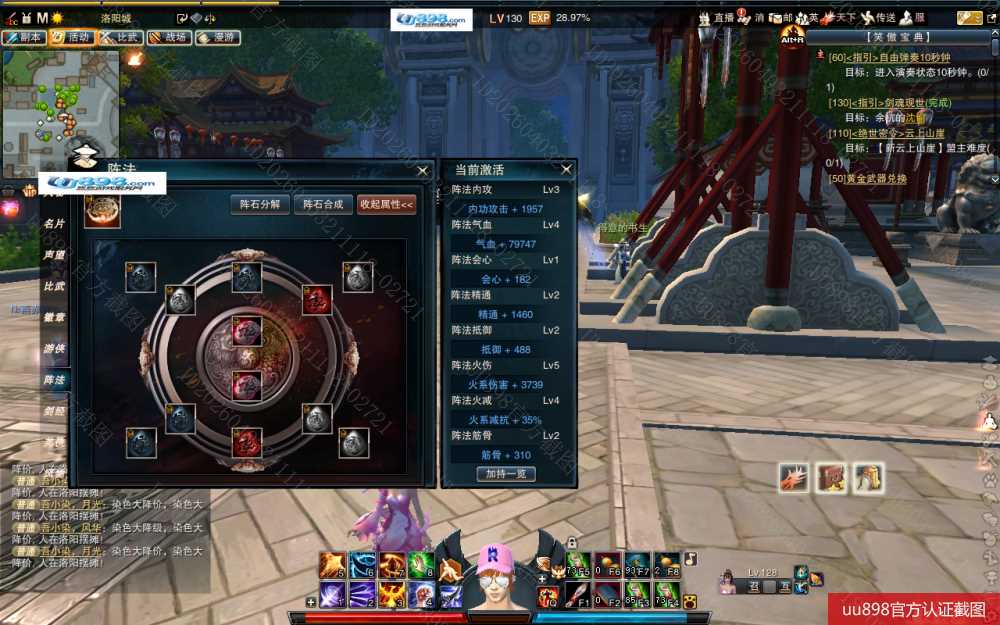Viewport: 1000px width, 625px height.
Task: Open the 副本 dungeon menu
Action: point(23,38)
